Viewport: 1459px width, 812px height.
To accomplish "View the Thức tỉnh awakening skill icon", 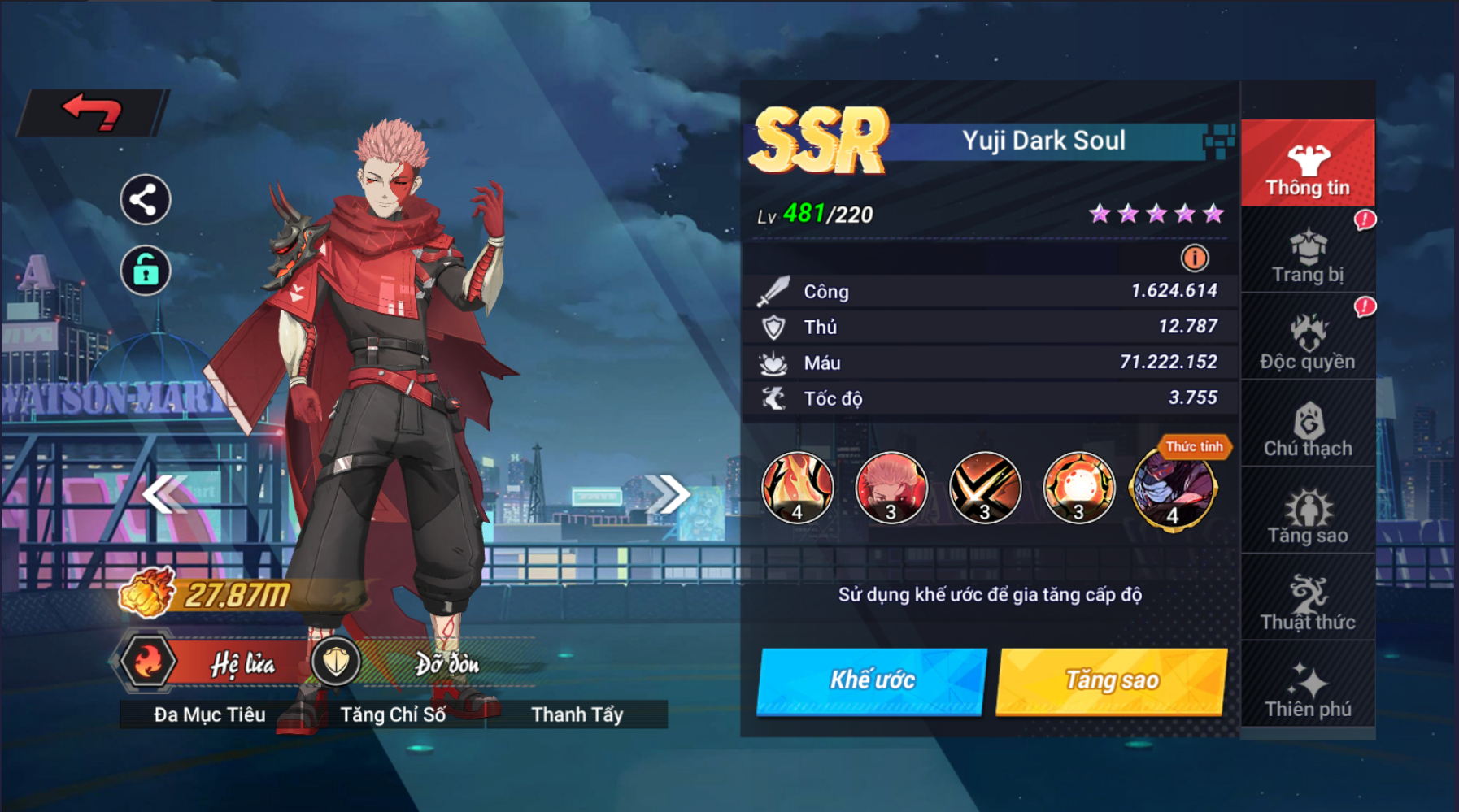I will pyautogui.click(x=1173, y=489).
